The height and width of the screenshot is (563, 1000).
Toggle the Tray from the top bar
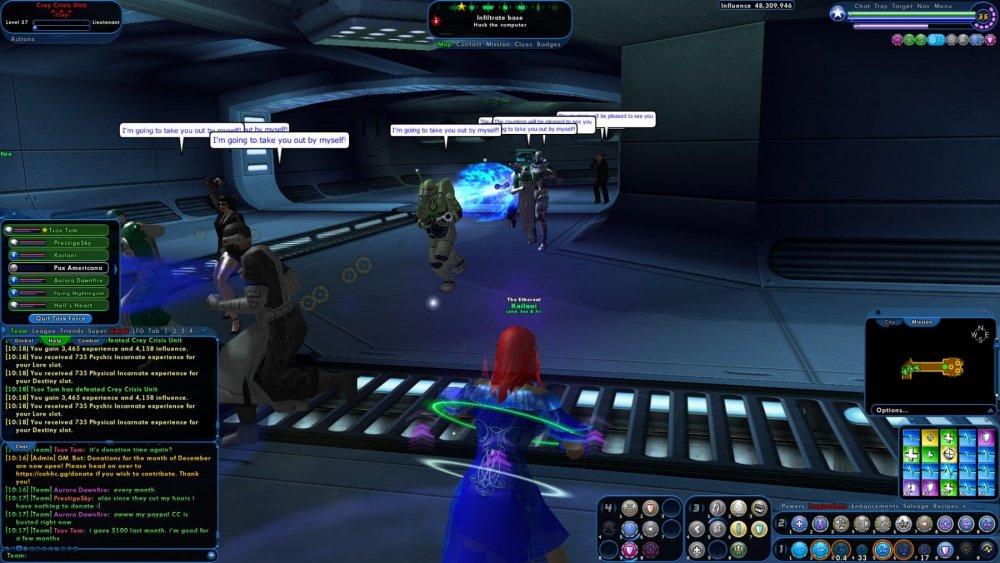tap(881, 6)
